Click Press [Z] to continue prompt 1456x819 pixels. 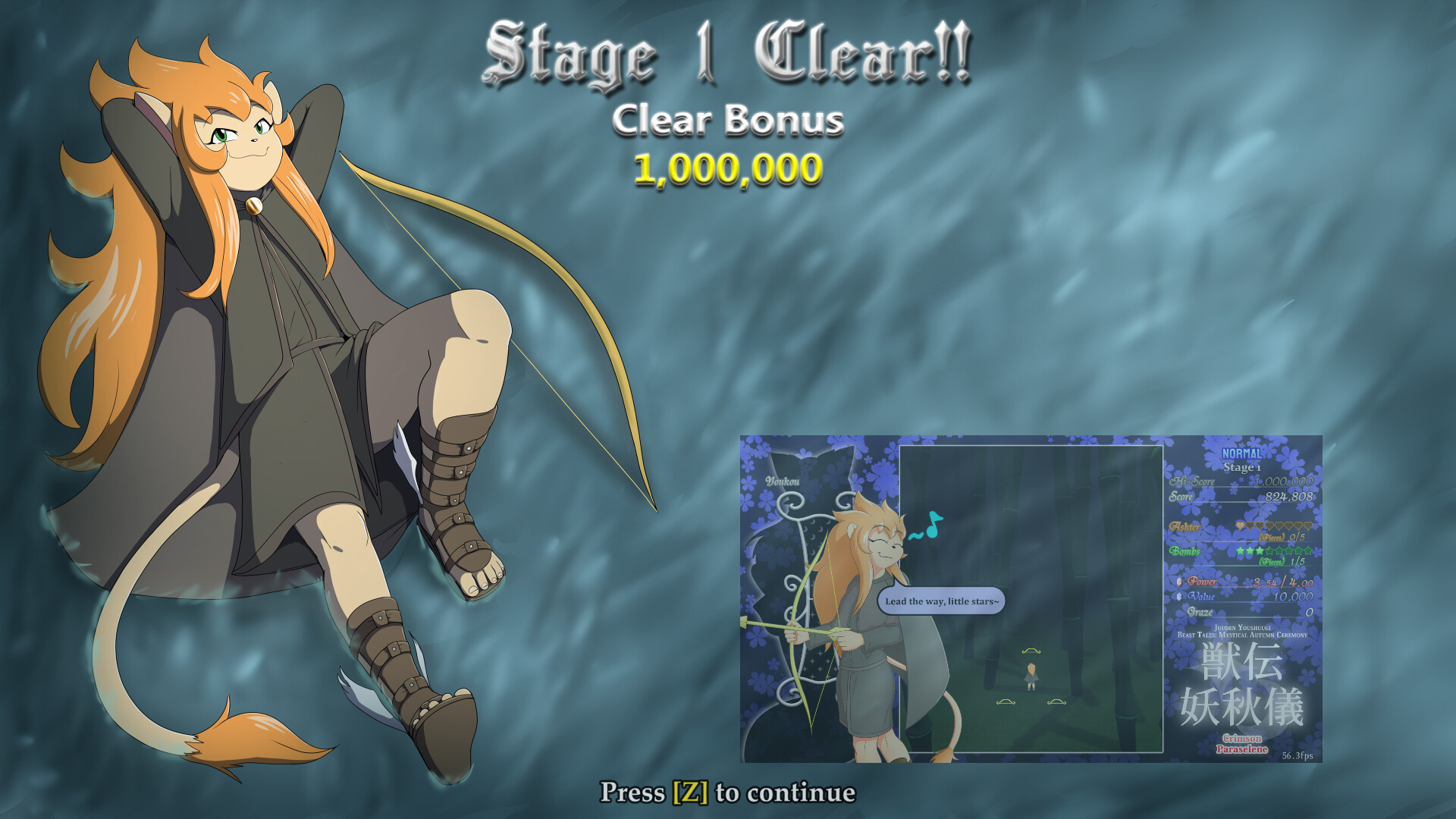(x=728, y=792)
